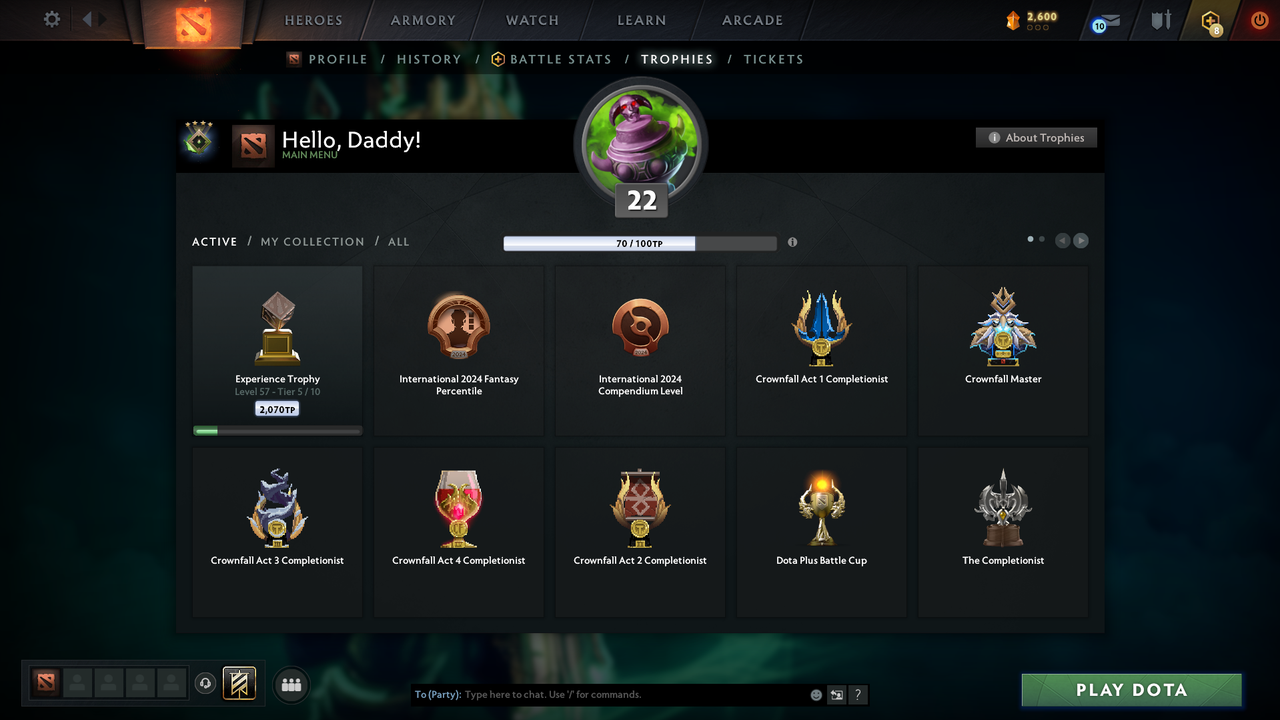Open the Find Party group icon

pyautogui.click(x=290, y=684)
